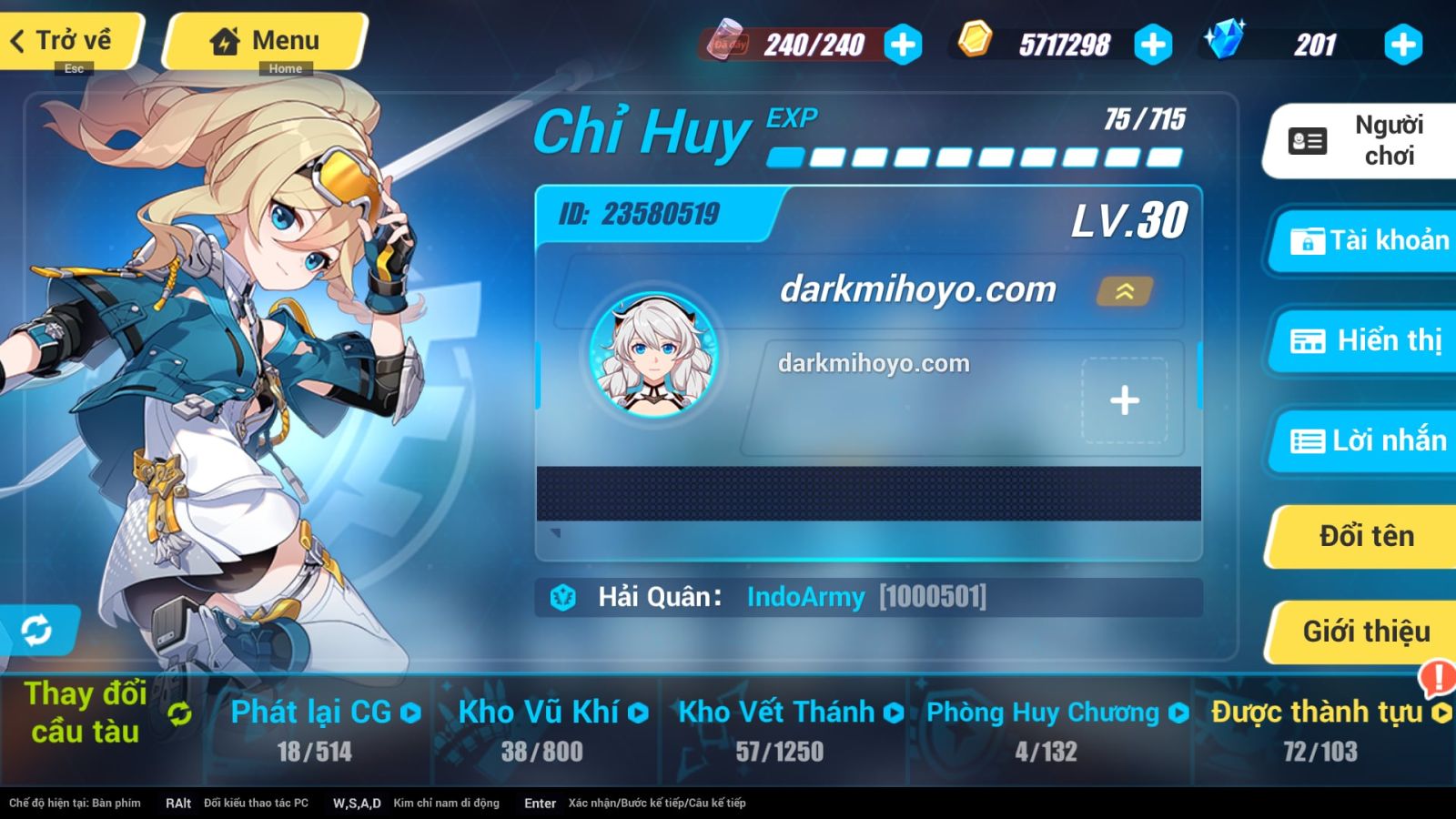Click the plus badge placeholder slot
The height and width of the screenshot is (819, 1456).
[1125, 399]
